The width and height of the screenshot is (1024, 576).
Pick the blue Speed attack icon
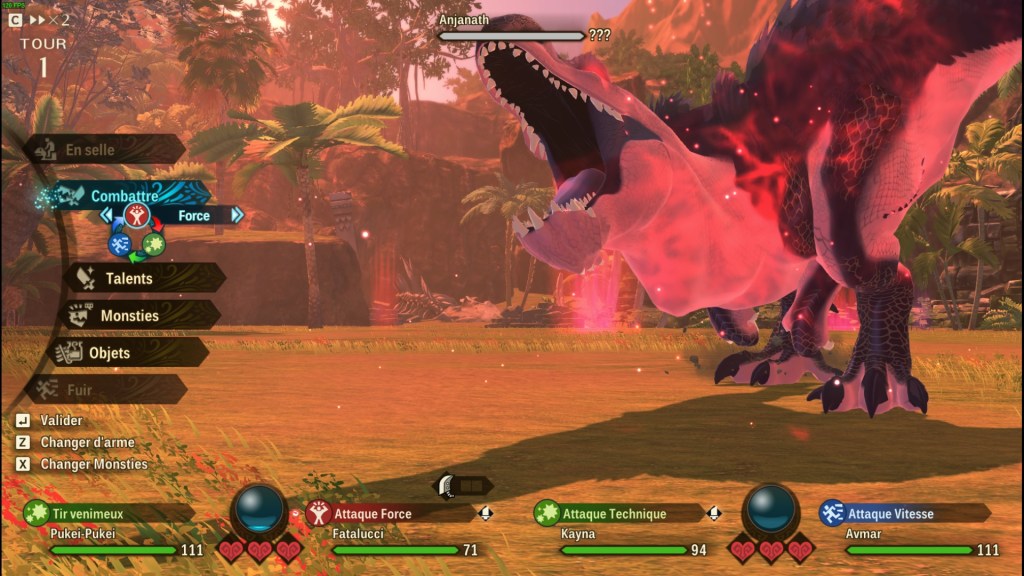[x=119, y=243]
